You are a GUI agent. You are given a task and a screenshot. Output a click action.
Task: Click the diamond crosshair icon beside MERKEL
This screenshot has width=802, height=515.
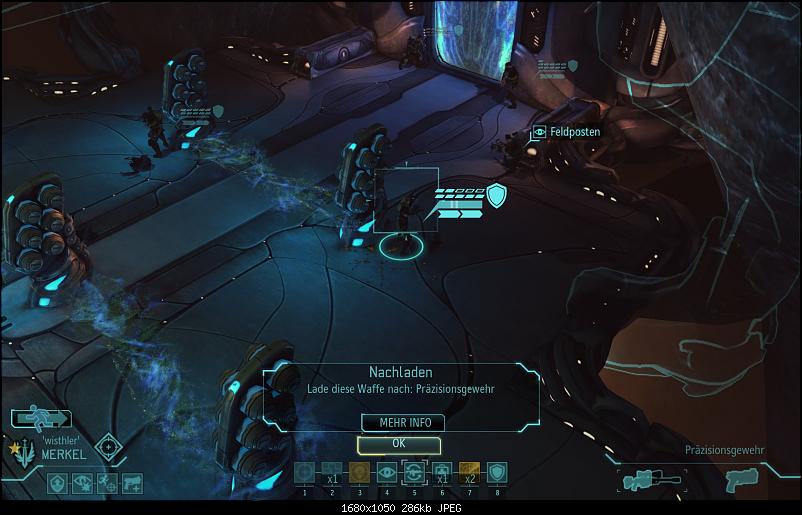tap(108, 446)
